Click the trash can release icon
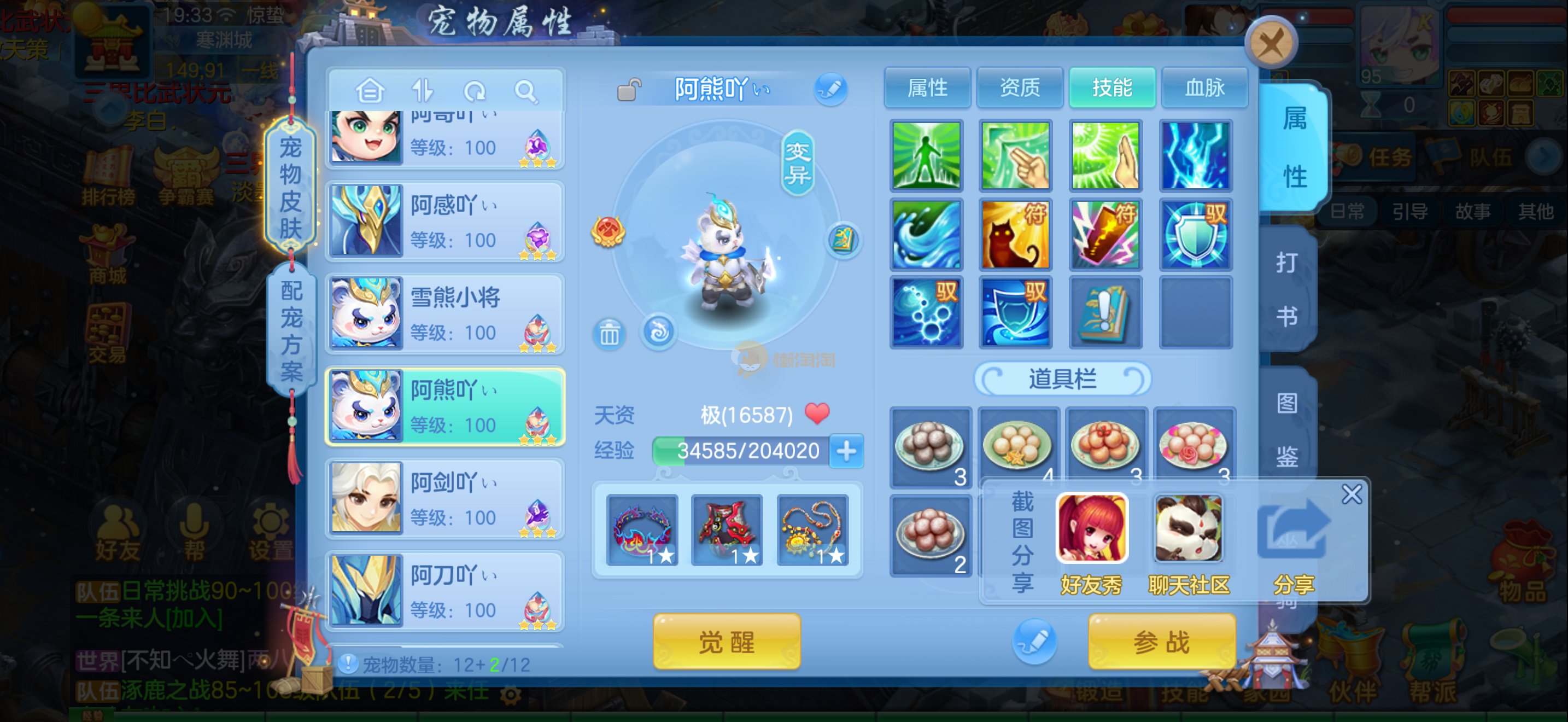 tap(609, 333)
